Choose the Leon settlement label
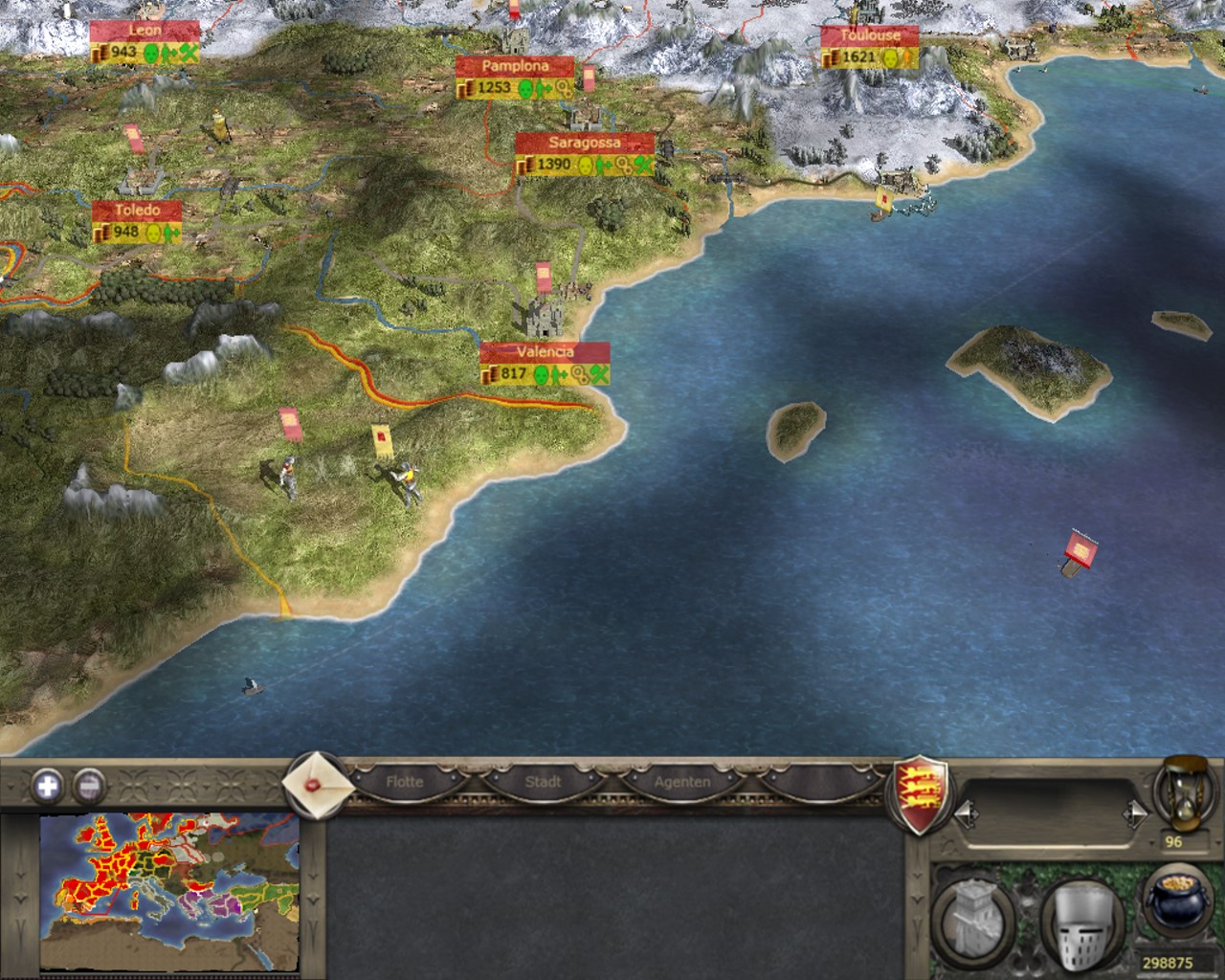The height and width of the screenshot is (980, 1225). tap(145, 30)
